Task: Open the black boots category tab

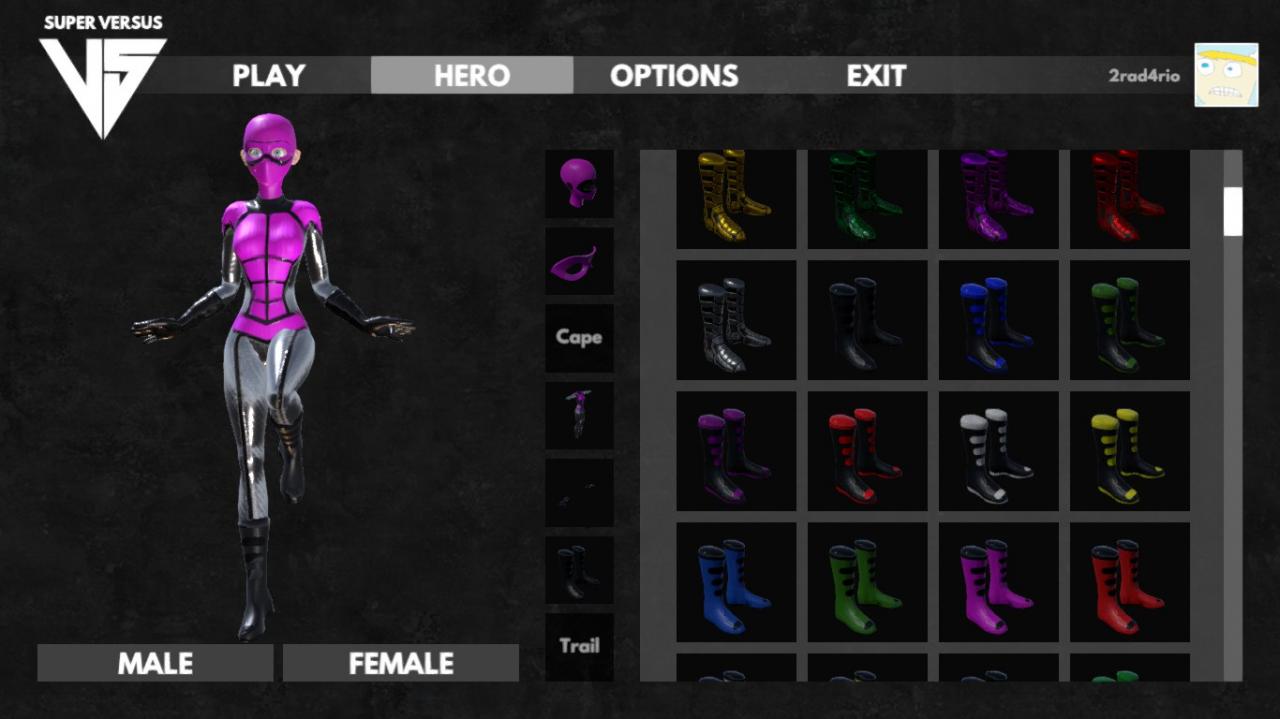Action: pos(579,570)
